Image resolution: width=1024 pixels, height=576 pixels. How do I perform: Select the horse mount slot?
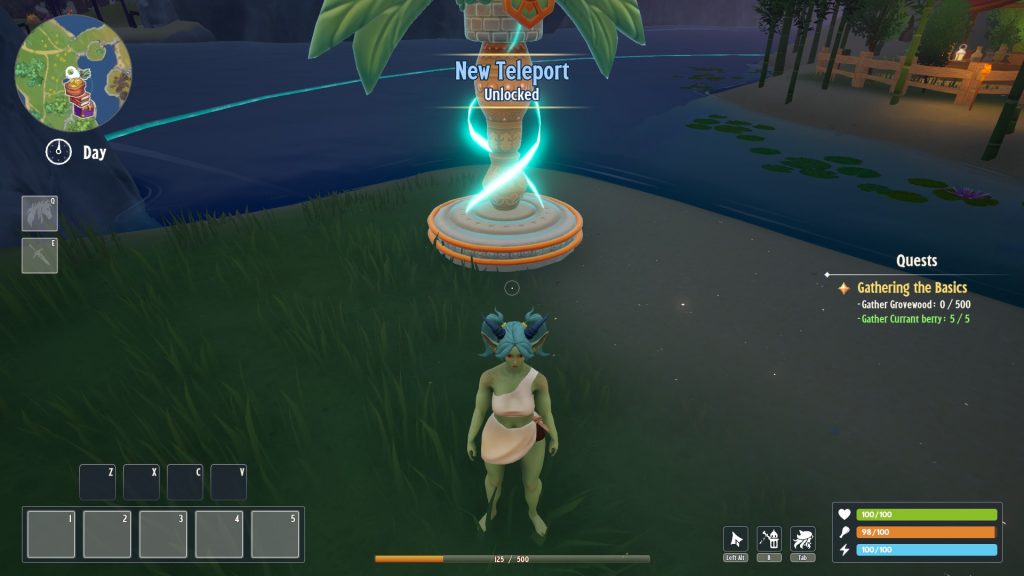click(40, 213)
